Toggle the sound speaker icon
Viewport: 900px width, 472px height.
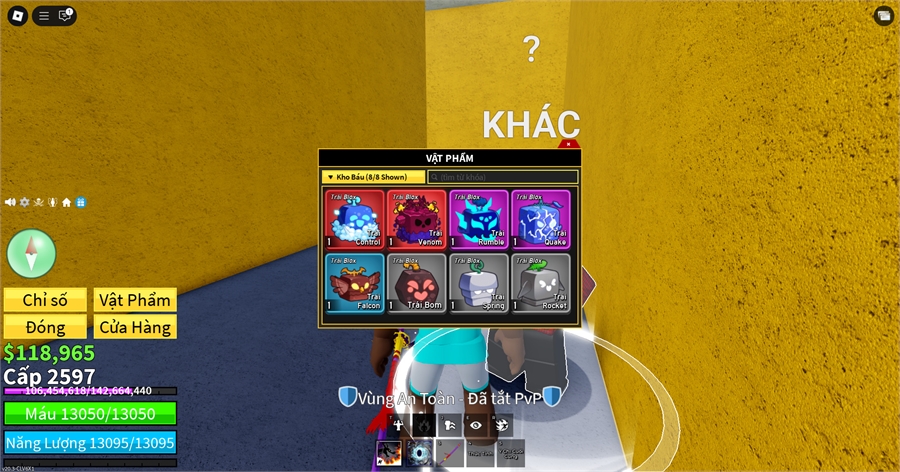[x=10, y=202]
